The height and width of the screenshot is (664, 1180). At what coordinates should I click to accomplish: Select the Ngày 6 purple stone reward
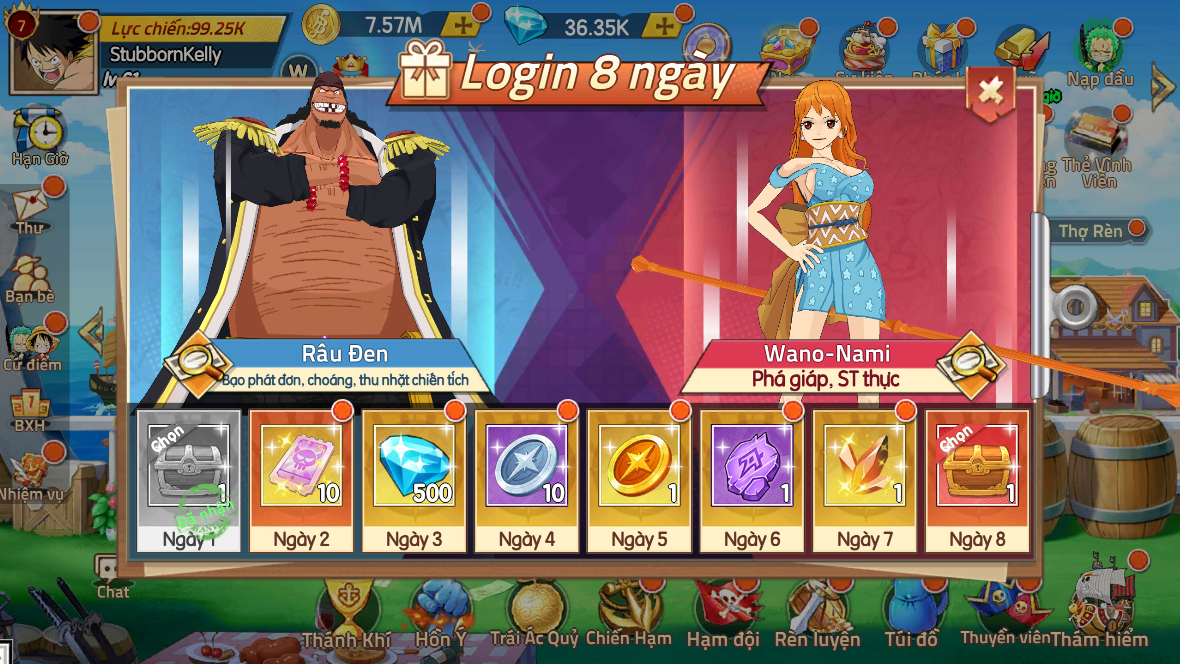point(752,469)
